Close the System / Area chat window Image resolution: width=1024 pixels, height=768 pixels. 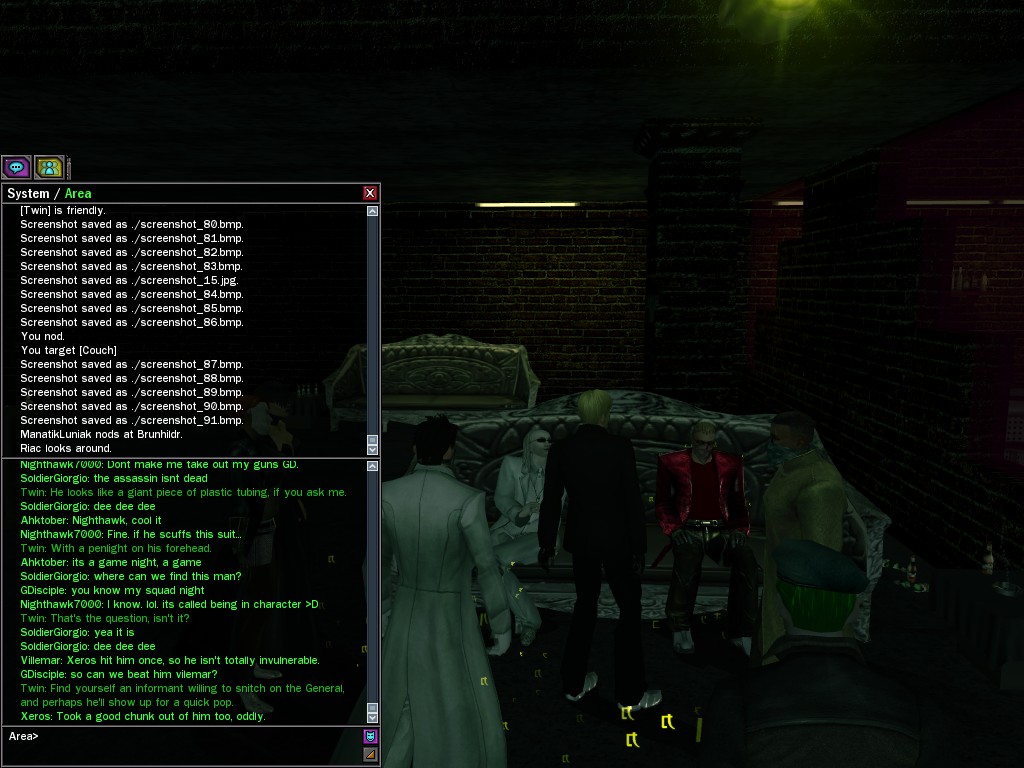(x=370, y=193)
